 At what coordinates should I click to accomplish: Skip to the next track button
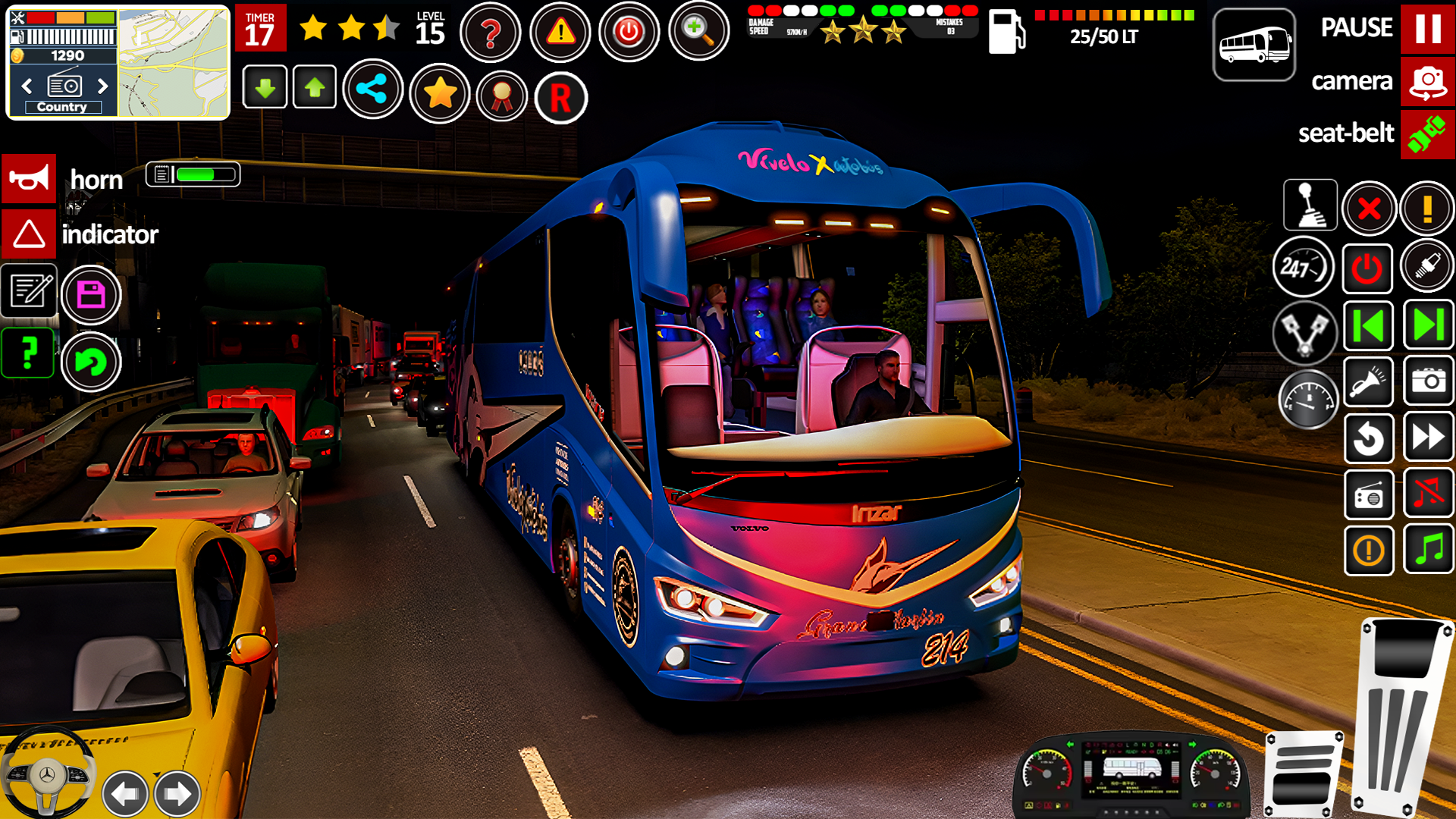1428,325
